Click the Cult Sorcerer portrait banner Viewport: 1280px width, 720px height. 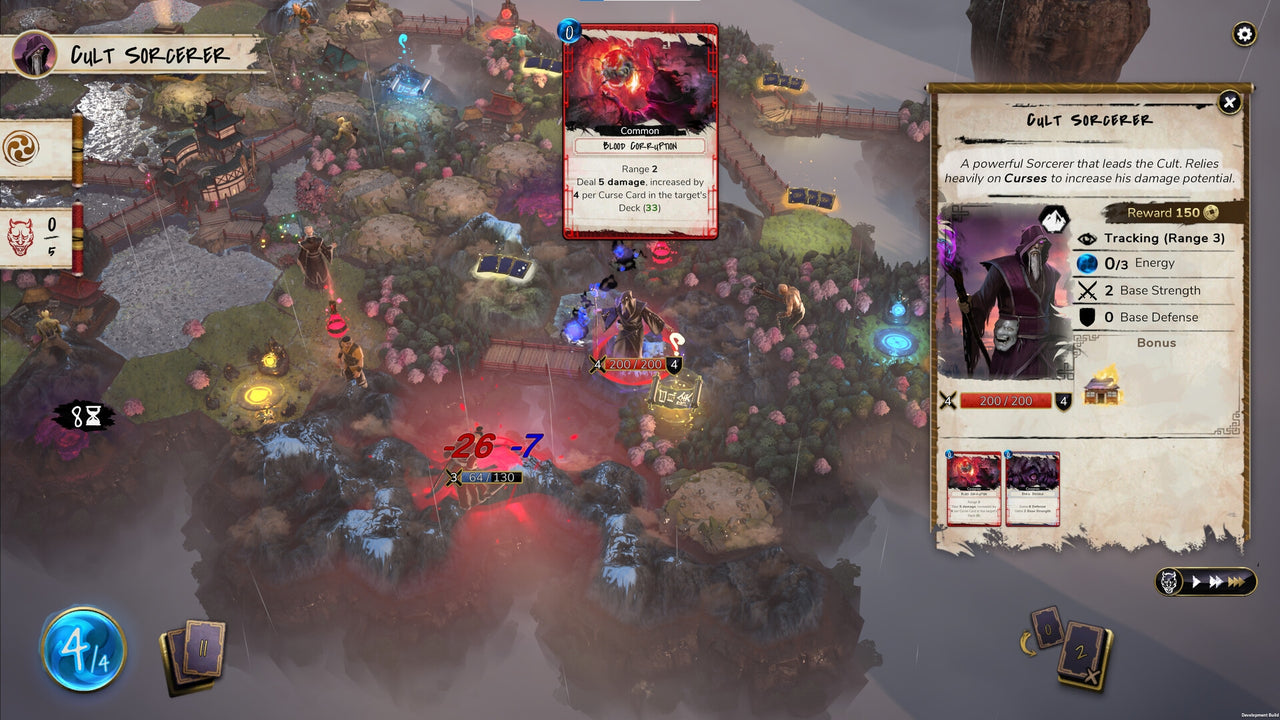(134, 54)
